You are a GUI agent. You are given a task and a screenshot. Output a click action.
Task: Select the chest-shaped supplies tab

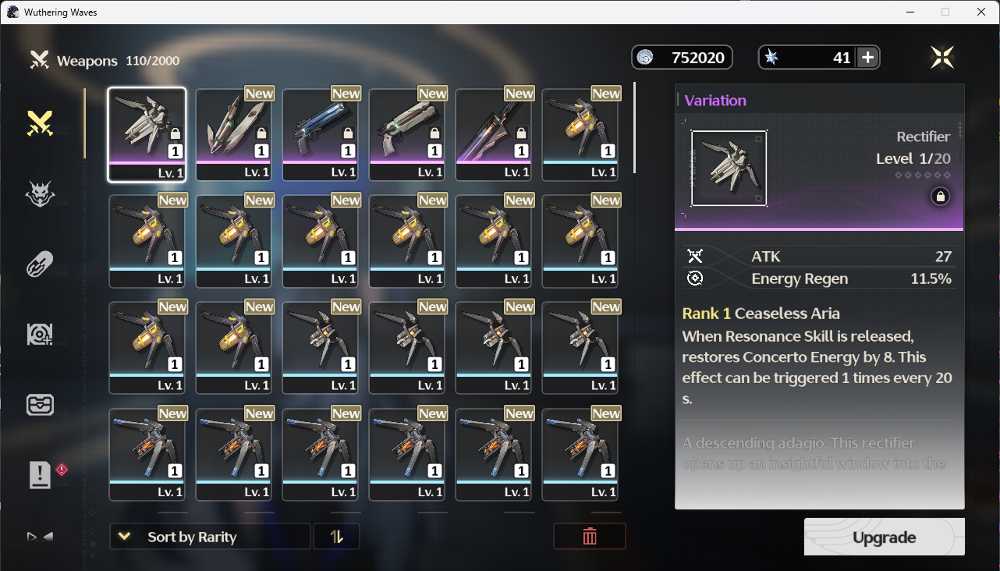coord(40,405)
